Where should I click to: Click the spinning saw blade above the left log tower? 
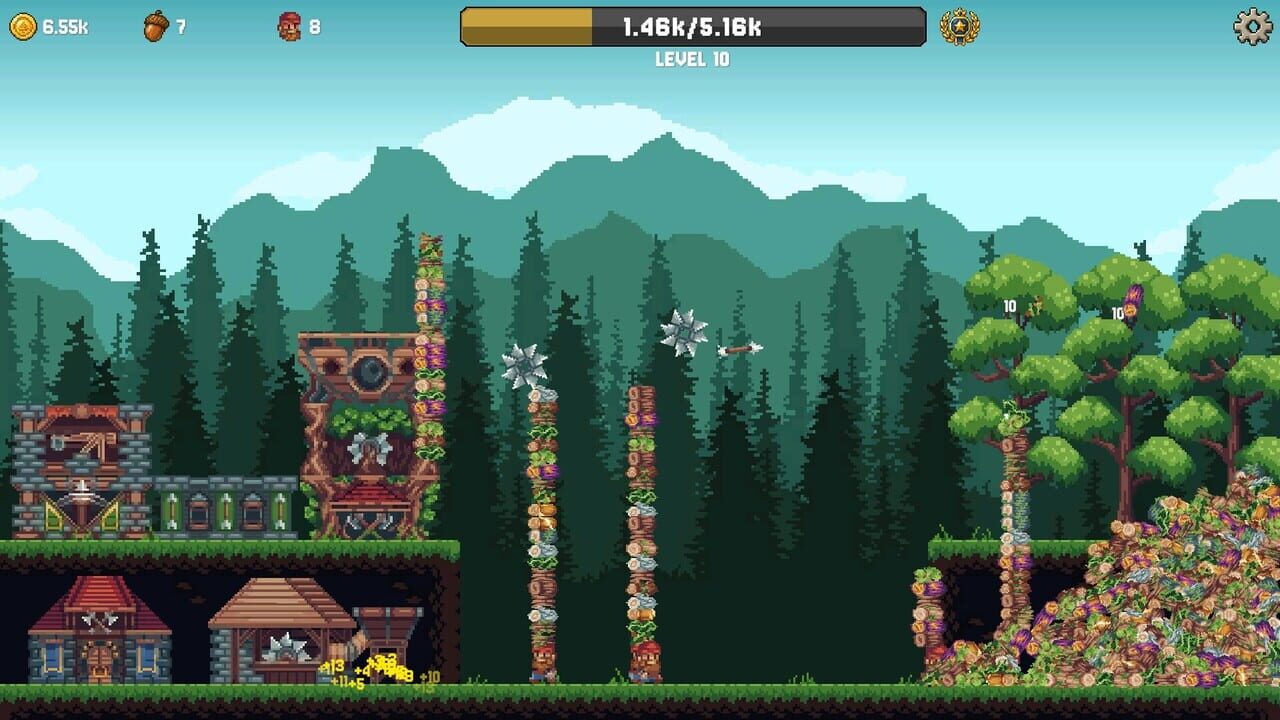tap(522, 363)
